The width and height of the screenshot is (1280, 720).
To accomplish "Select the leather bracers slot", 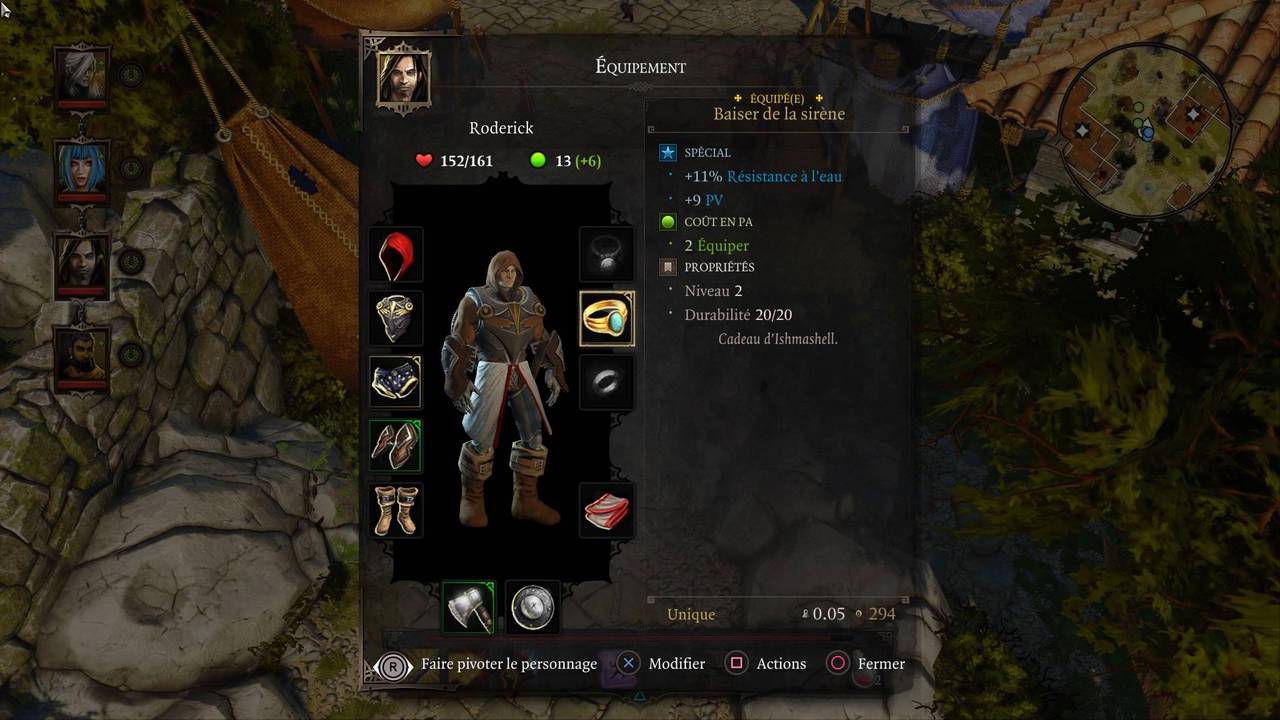I will (x=396, y=446).
